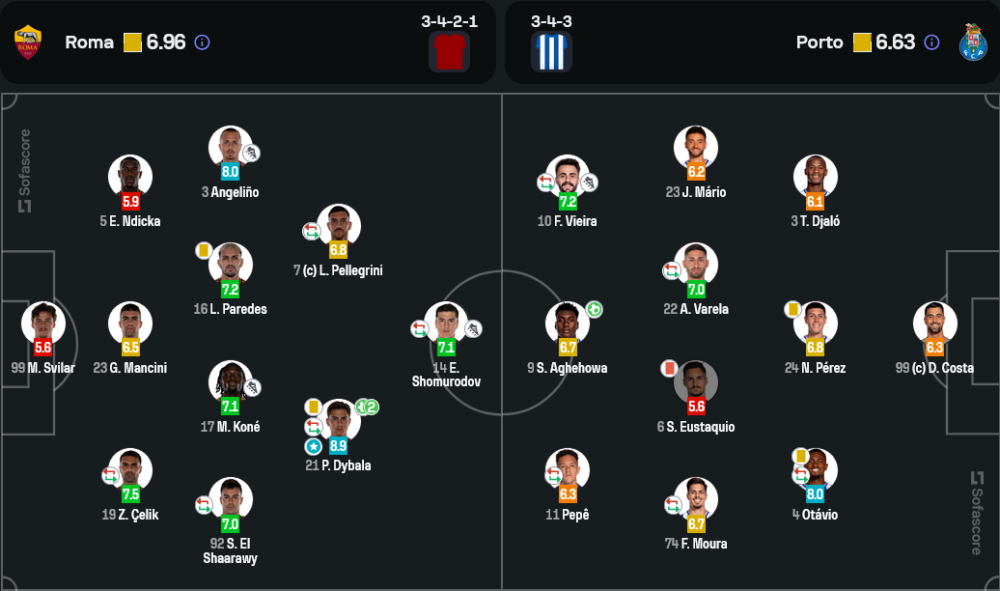This screenshot has height=591, width=1000.
Task: Open J. Mário's player card
Action: coord(696,147)
